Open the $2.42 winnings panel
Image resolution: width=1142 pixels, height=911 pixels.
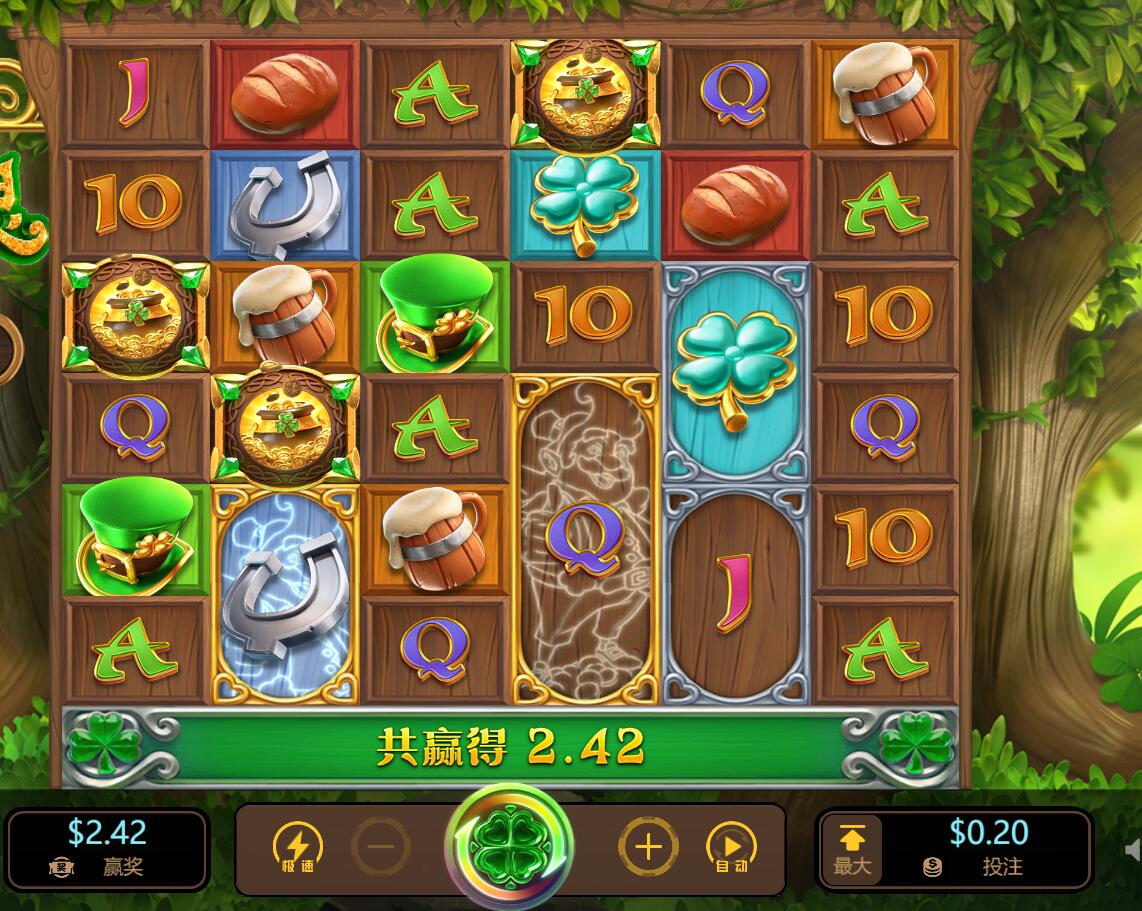click(107, 848)
